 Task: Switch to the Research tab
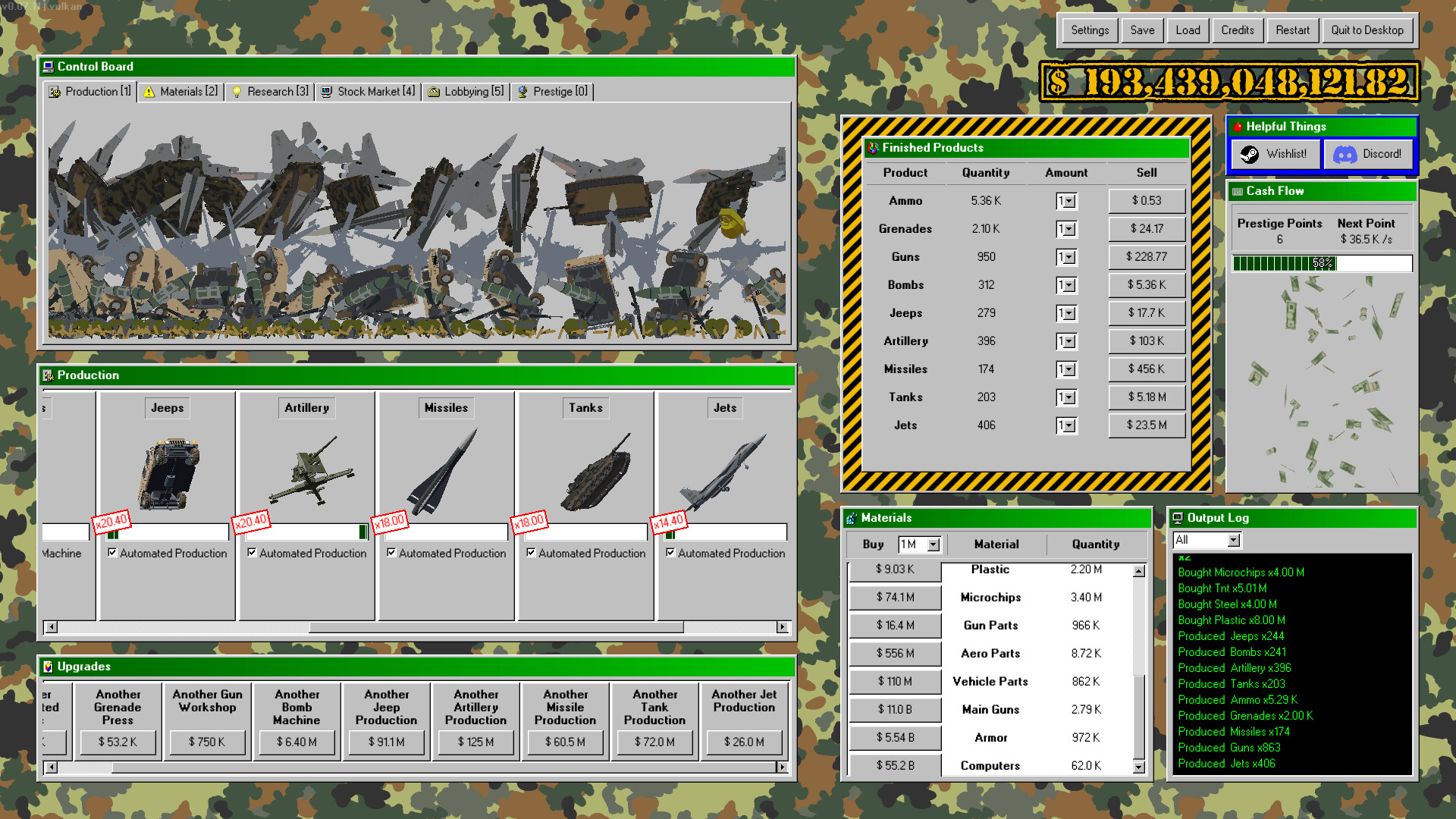click(x=269, y=91)
